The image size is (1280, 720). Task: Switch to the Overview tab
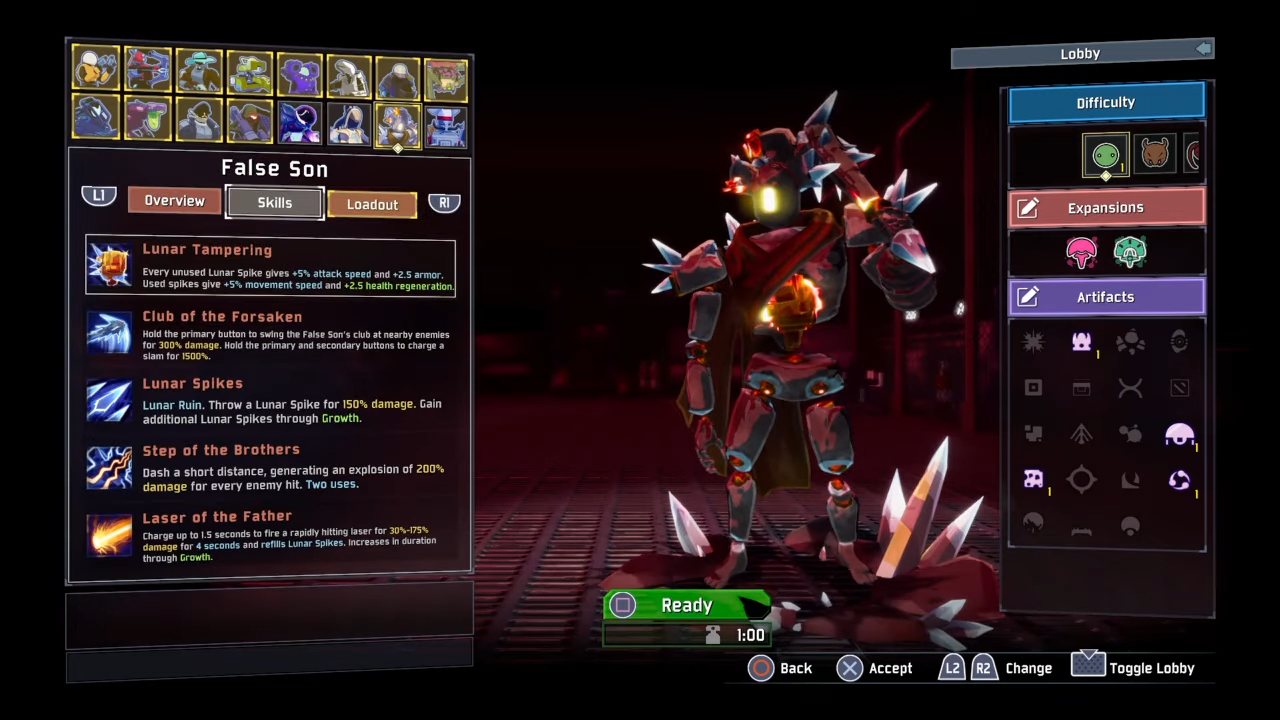click(174, 201)
